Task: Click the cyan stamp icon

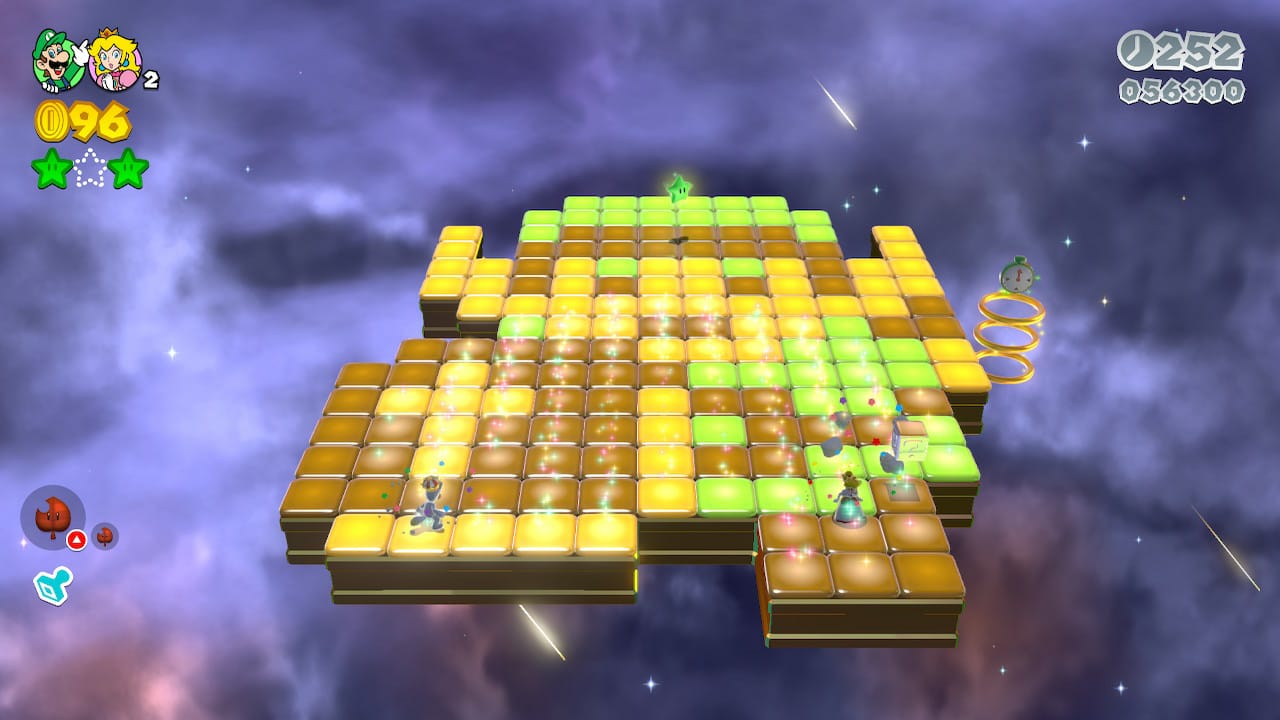Action: (51, 585)
